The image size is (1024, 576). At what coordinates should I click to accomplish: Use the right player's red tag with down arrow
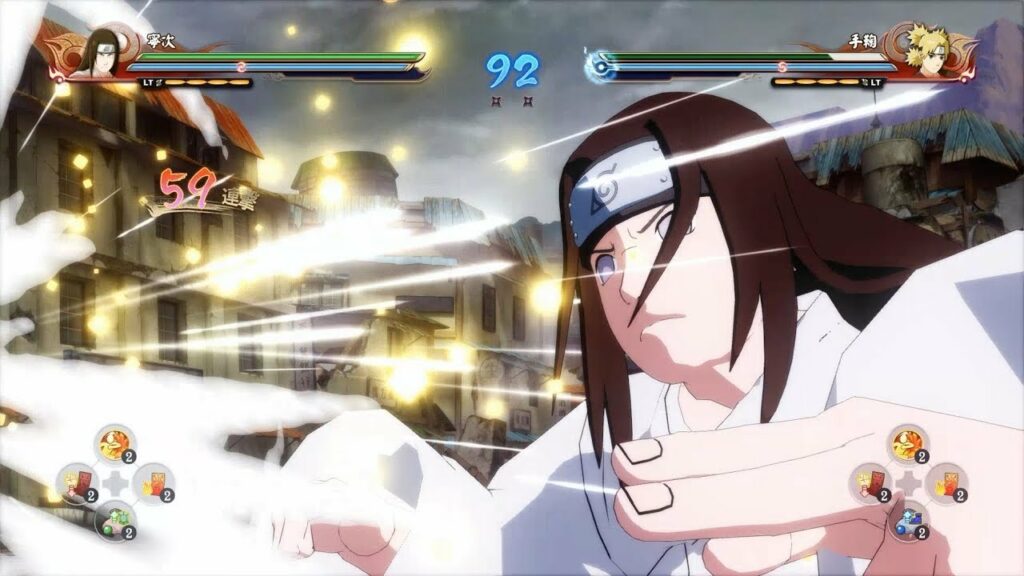pyautogui.click(x=870, y=483)
